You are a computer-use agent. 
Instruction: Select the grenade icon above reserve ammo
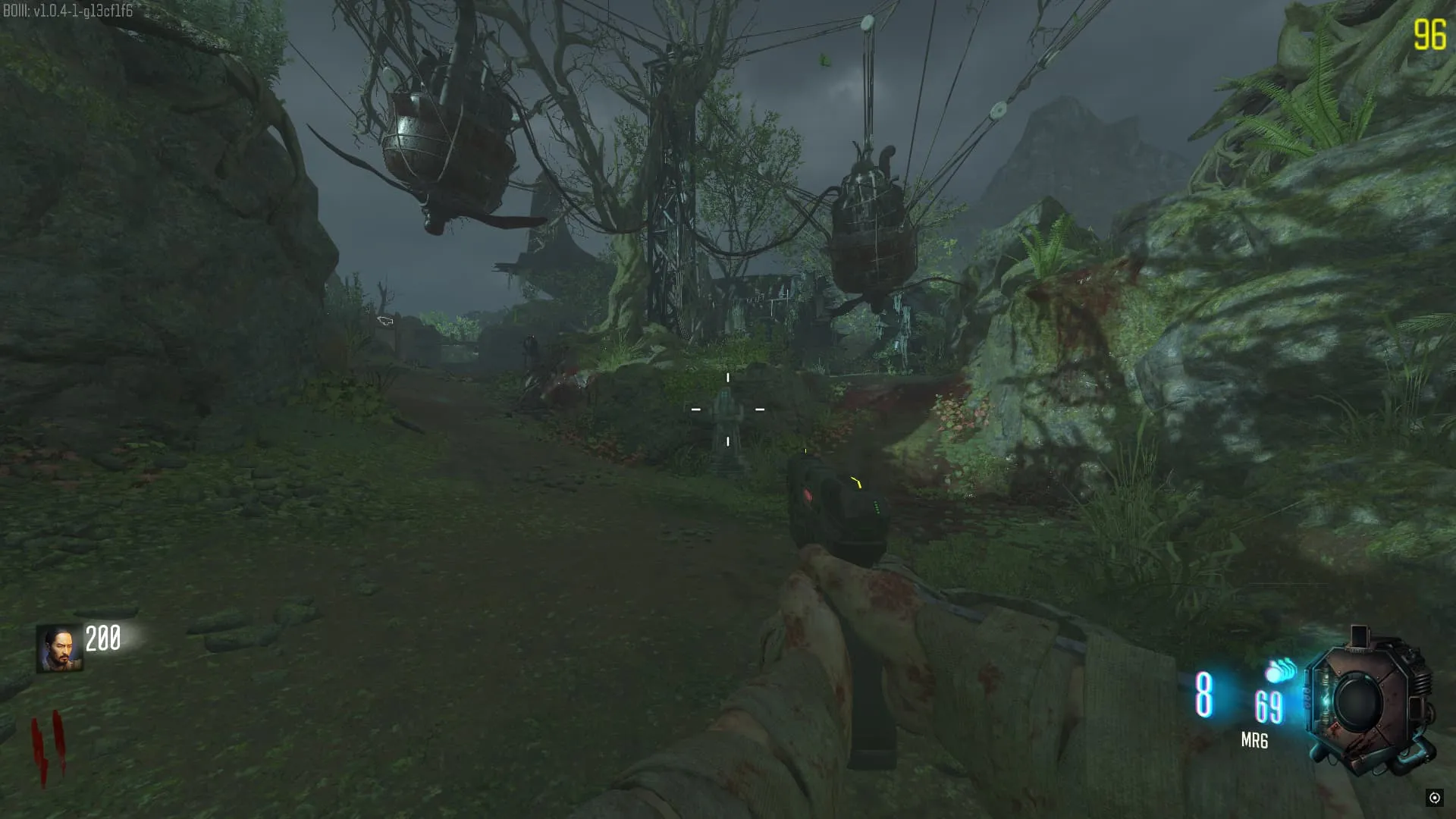[1280, 670]
